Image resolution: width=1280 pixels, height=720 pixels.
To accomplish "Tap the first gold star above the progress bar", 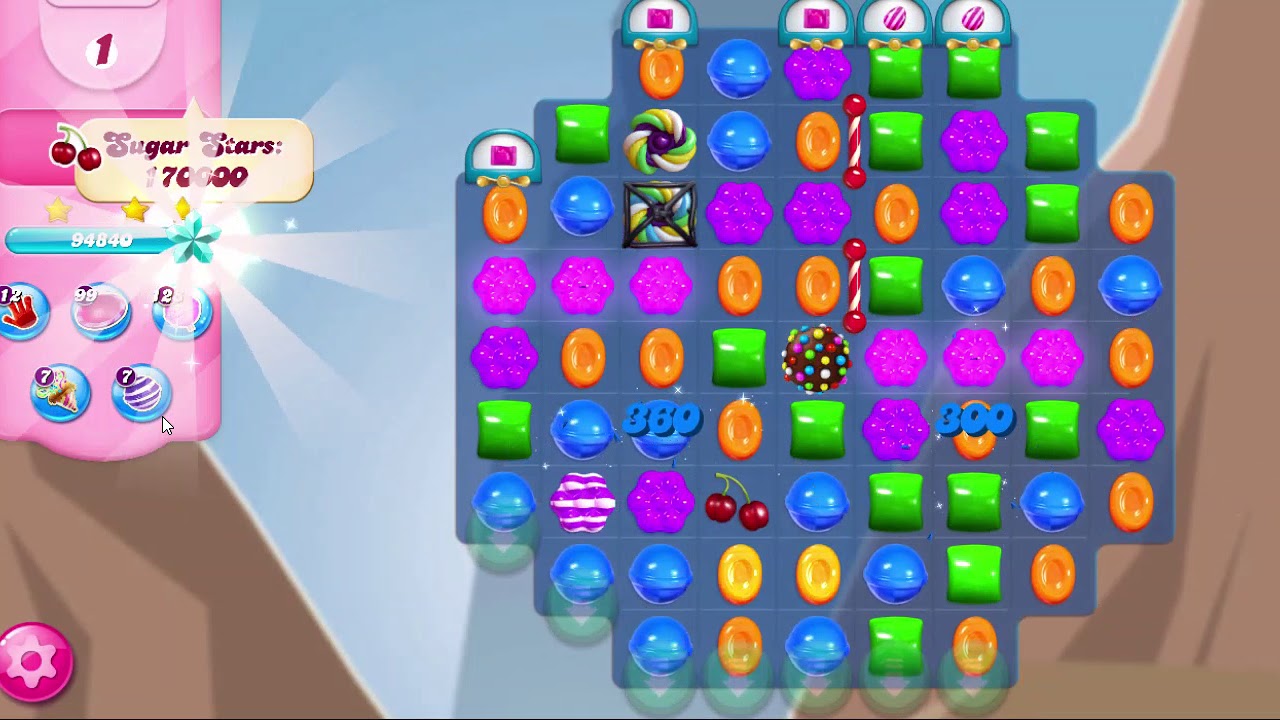I will click(x=57, y=211).
